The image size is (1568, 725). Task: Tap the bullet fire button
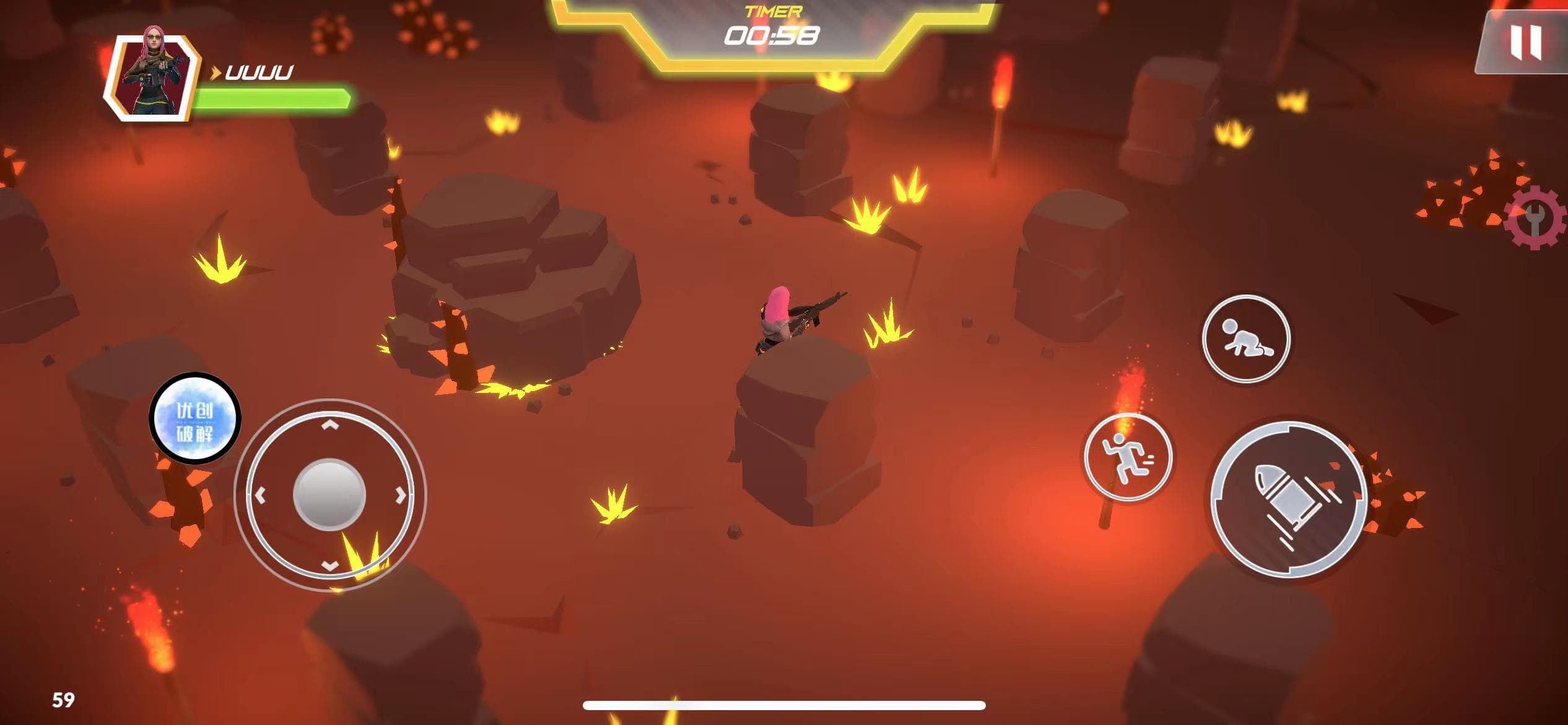coord(1289,499)
